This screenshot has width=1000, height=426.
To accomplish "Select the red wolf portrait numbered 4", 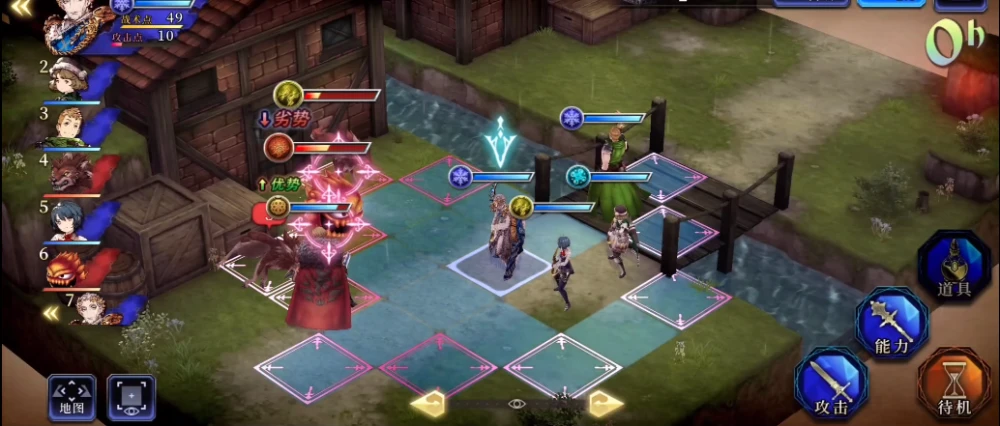I will [x=70, y=171].
